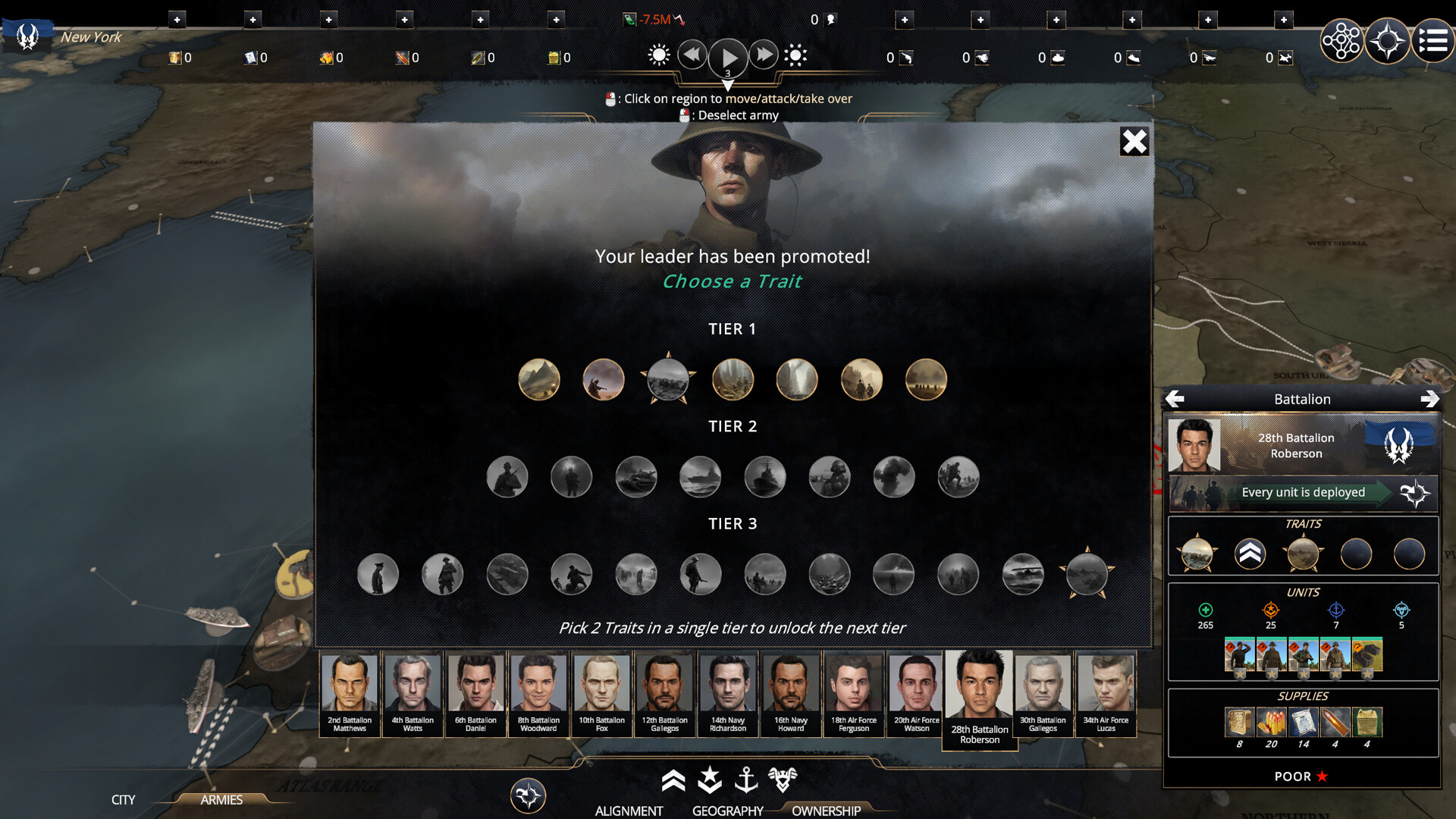Viewport: 1456px width, 819px height.
Task: Click the anchor Geography icon above the tabs
Action: pos(748,778)
